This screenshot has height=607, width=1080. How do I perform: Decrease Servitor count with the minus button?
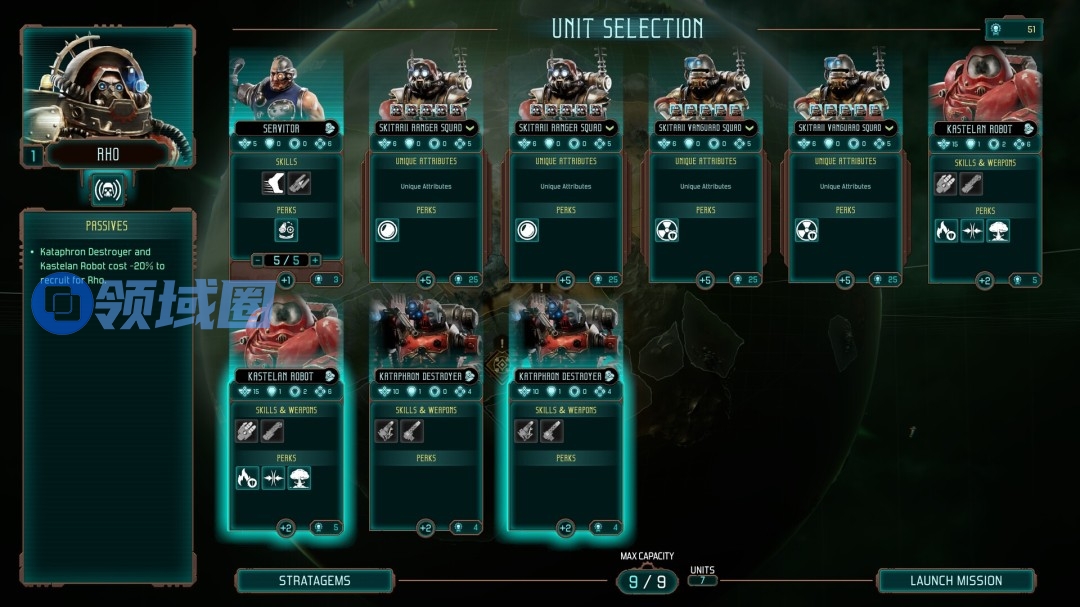point(258,260)
